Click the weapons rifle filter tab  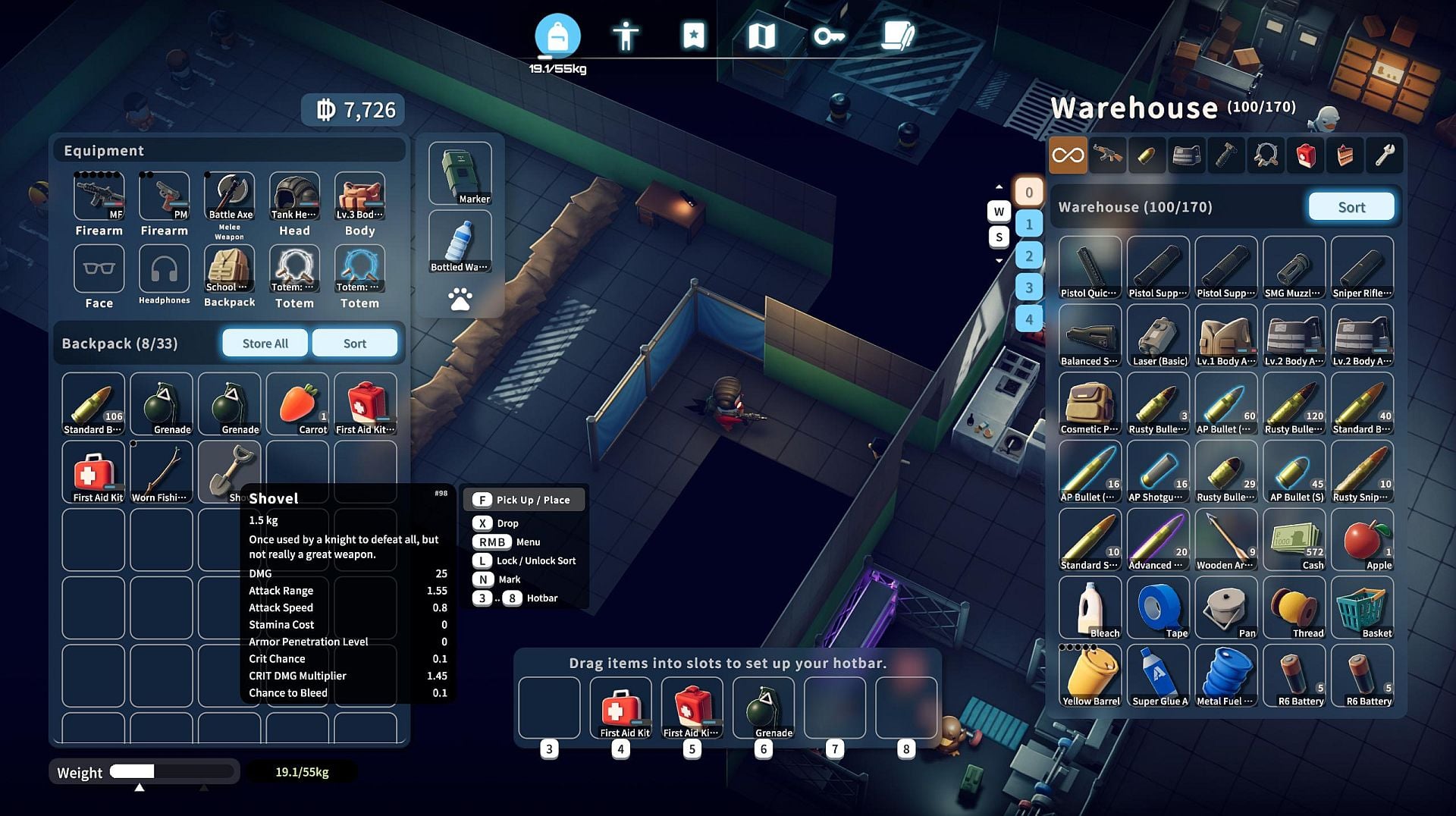click(x=1107, y=155)
